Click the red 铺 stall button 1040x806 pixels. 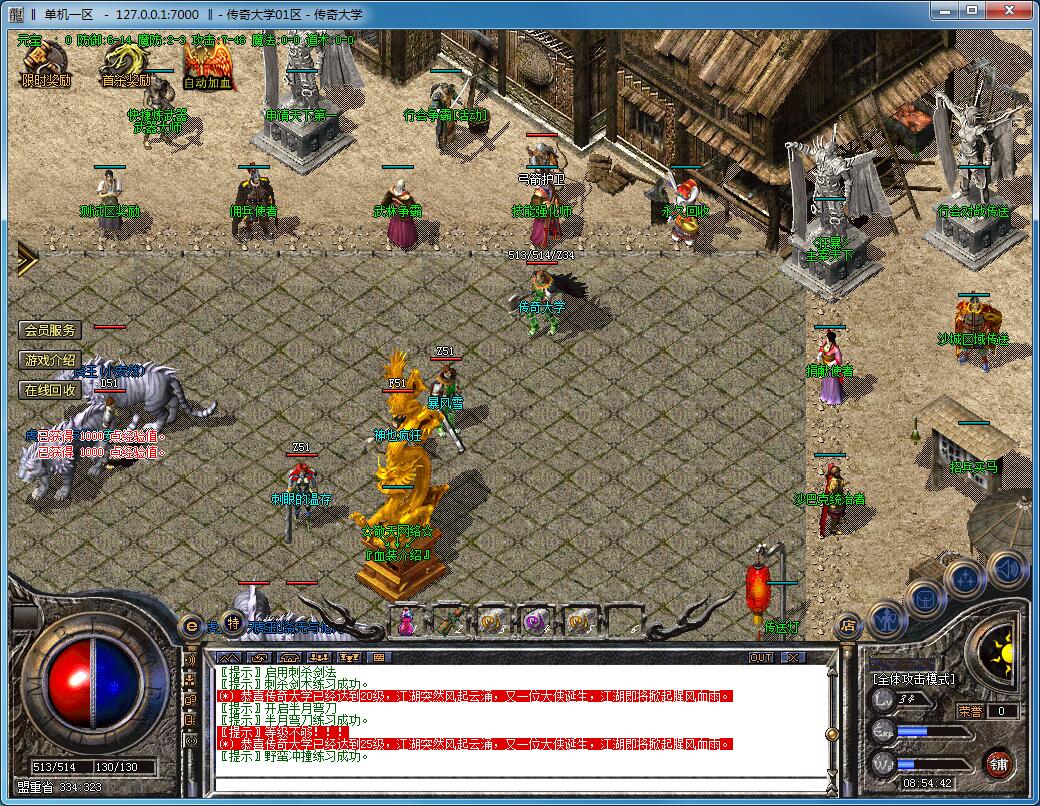998,765
